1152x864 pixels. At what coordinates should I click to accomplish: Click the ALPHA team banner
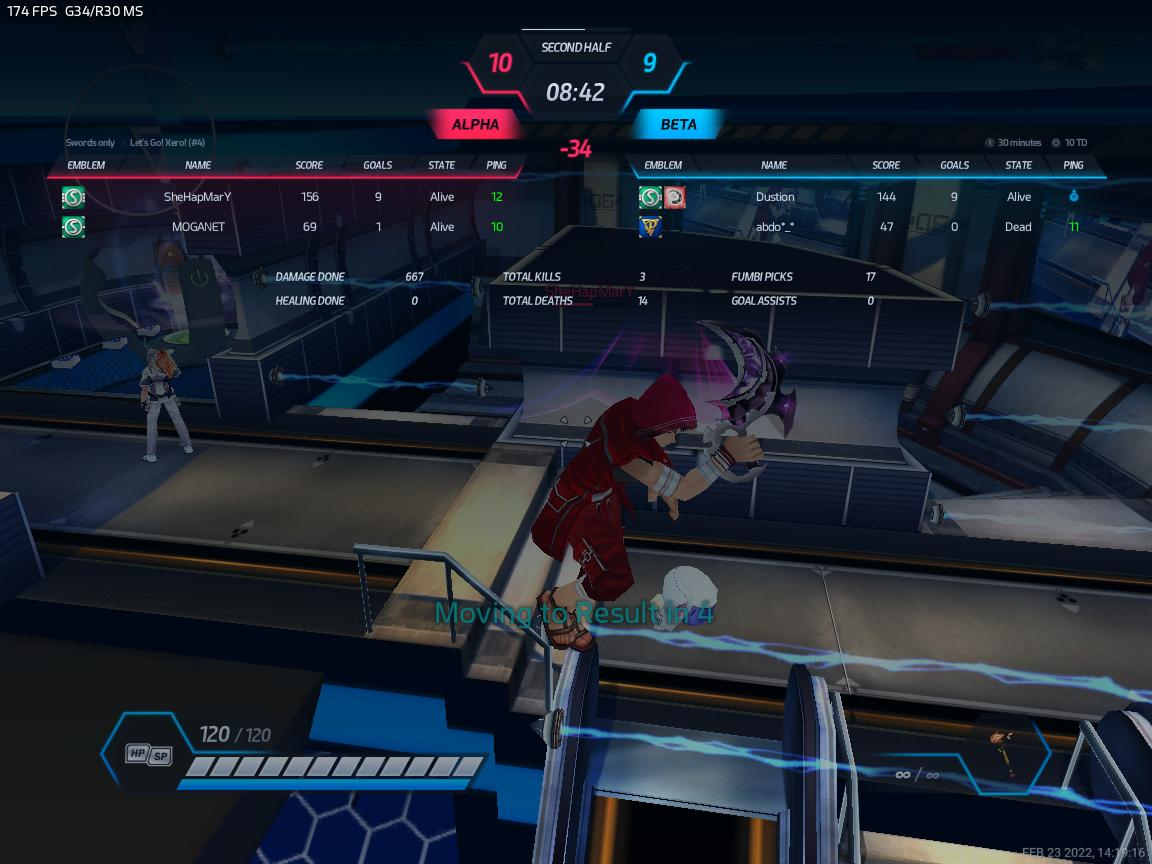pos(476,125)
